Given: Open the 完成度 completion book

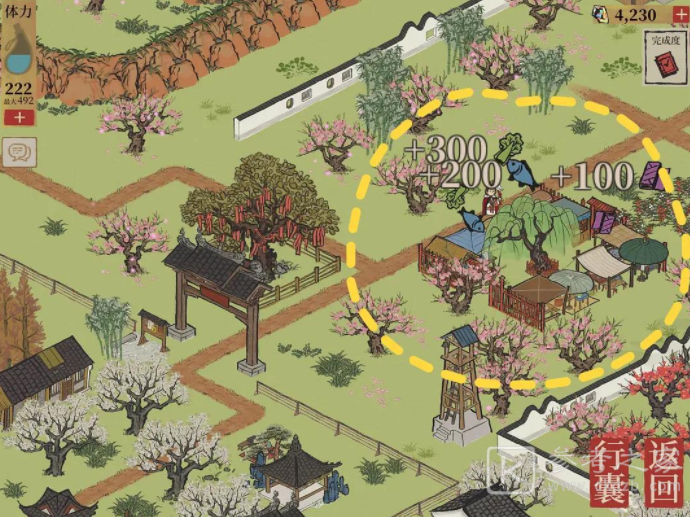Looking at the screenshot, I should coord(664,59).
